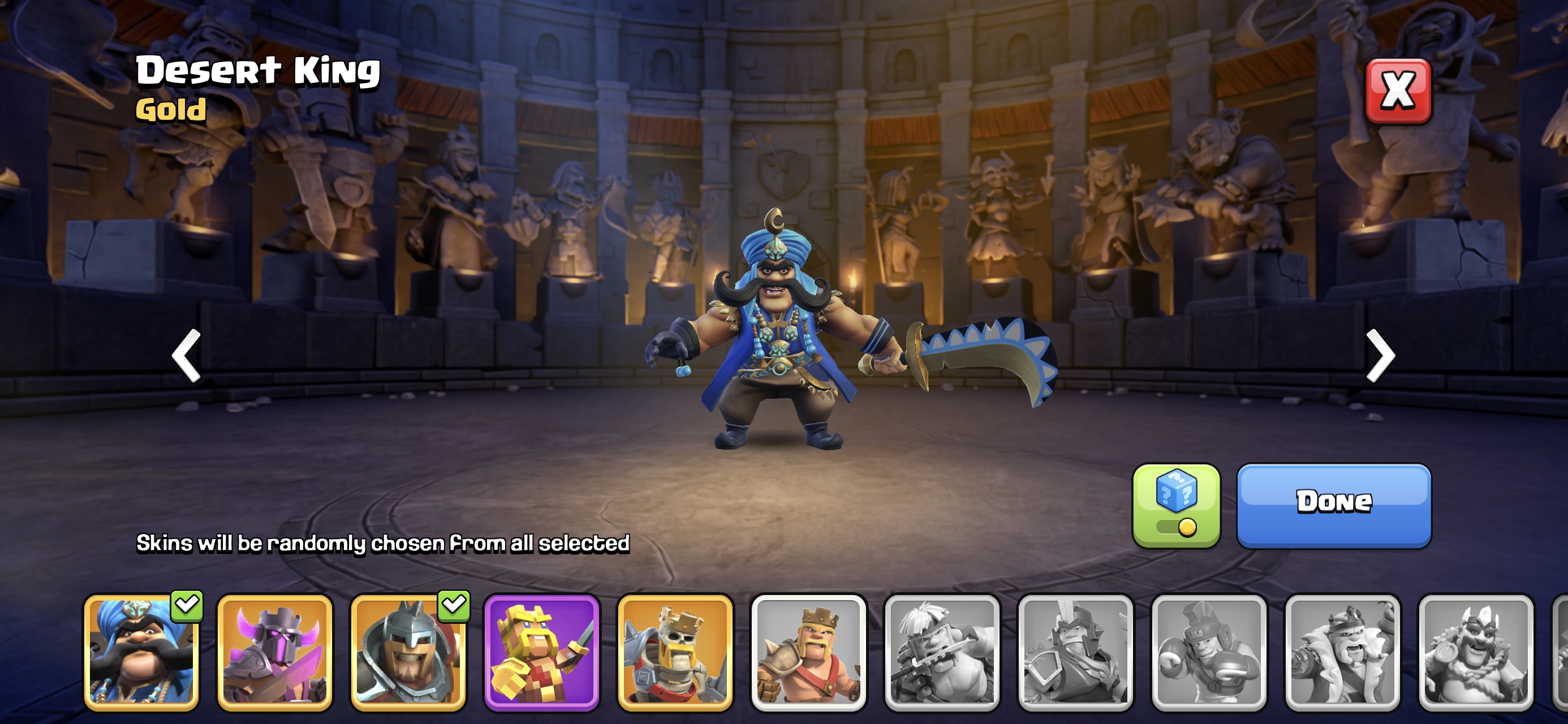Pick the Gladiator King helmet skin

click(408, 653)
